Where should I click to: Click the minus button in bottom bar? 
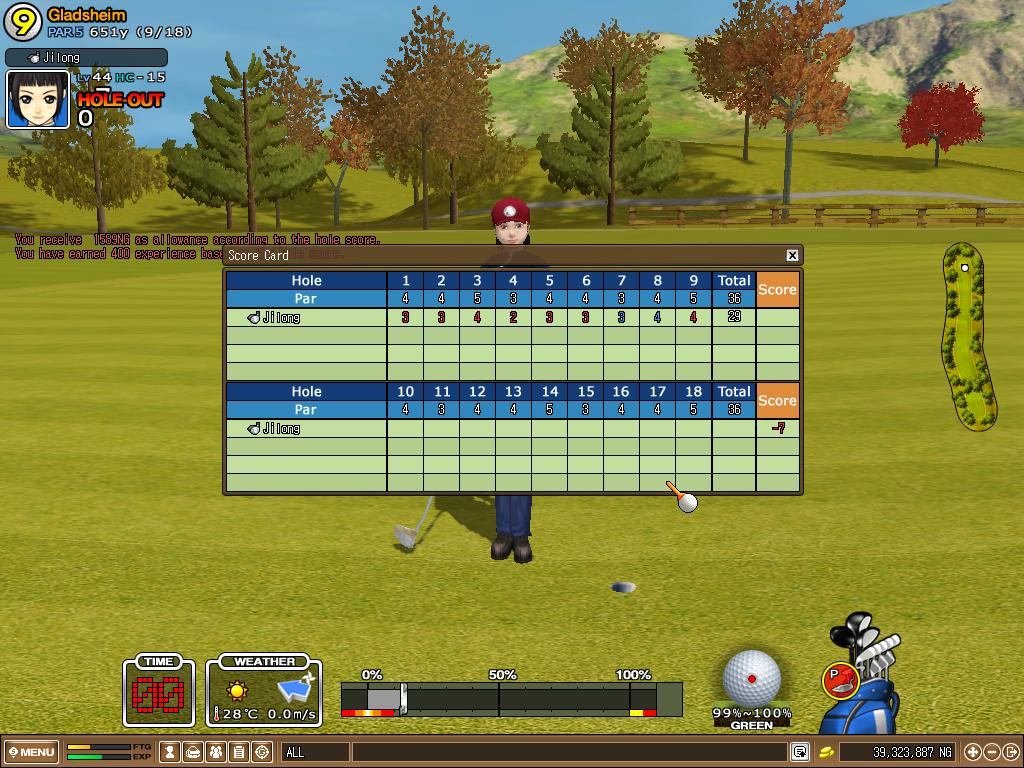[992, 752]
